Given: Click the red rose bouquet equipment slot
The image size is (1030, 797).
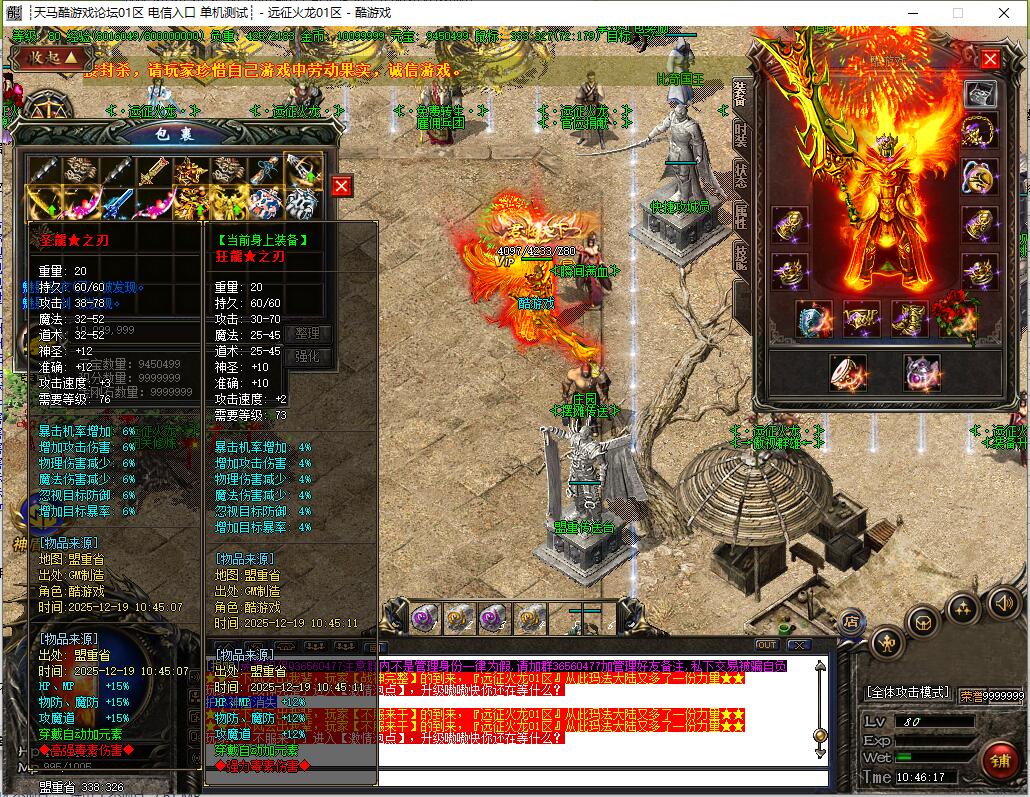Looking at the screenshot, I should click(955, 318).
